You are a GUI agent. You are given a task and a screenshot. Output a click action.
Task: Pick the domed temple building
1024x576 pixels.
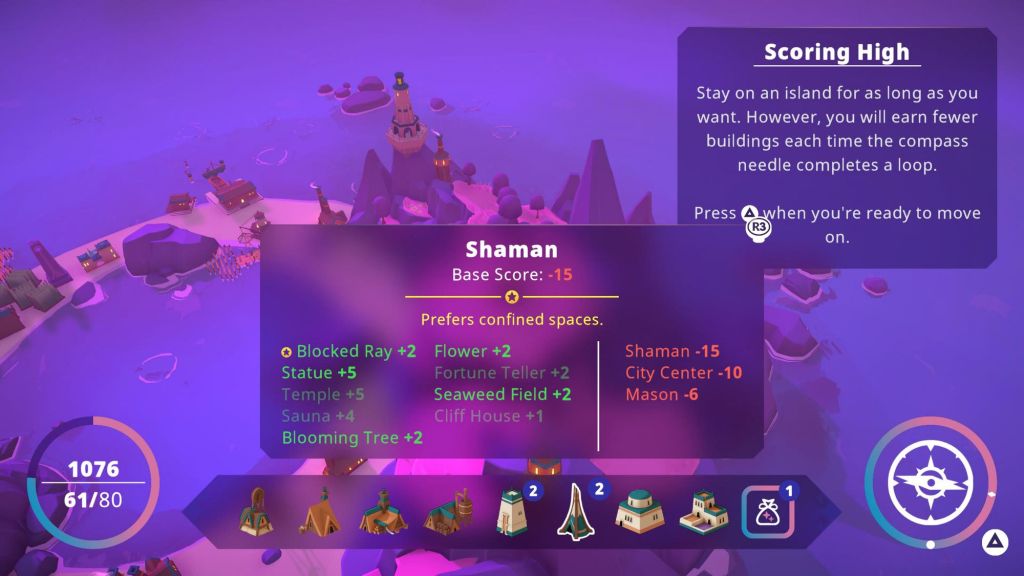639,512
